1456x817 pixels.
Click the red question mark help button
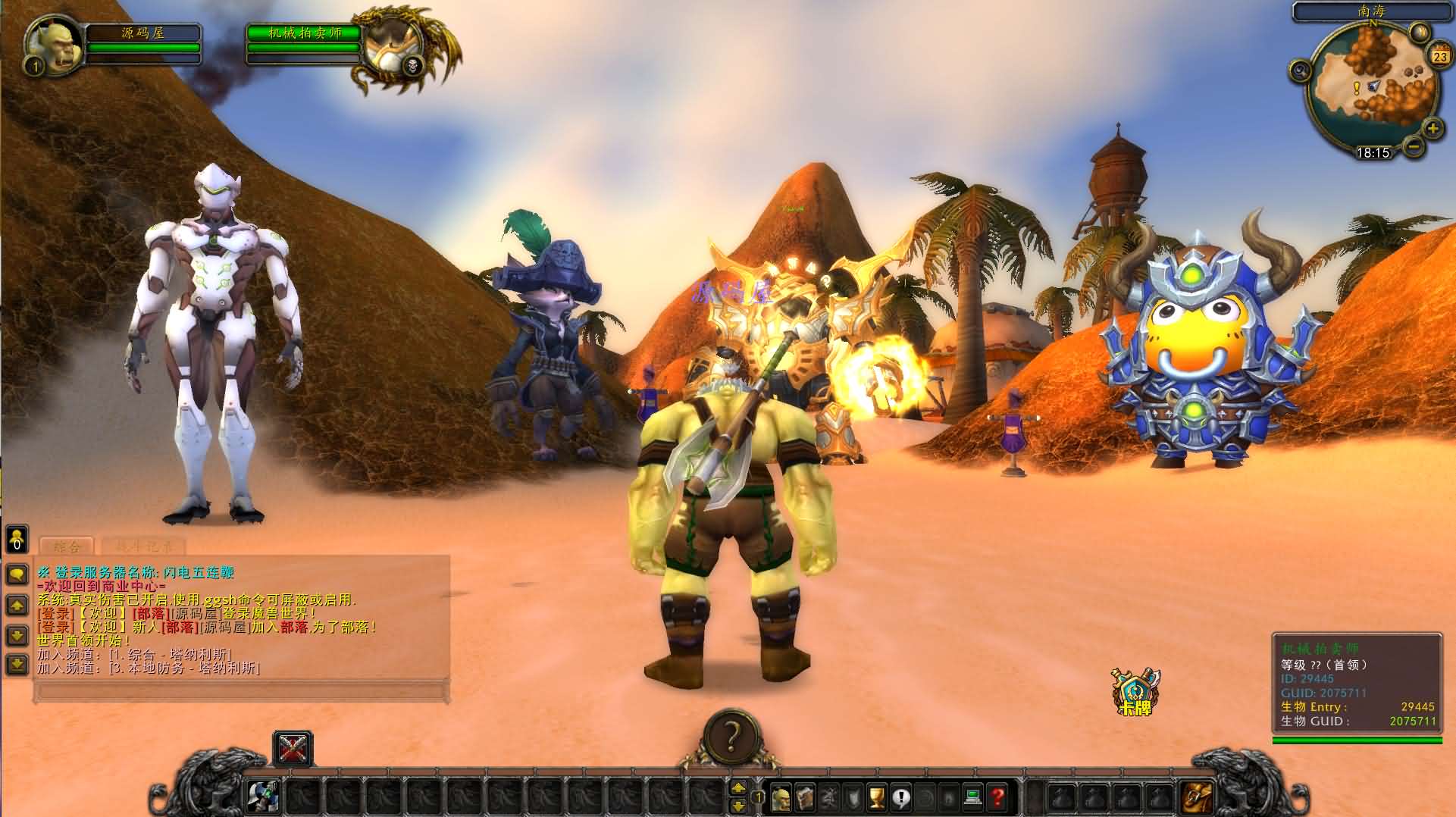[997, 797]
